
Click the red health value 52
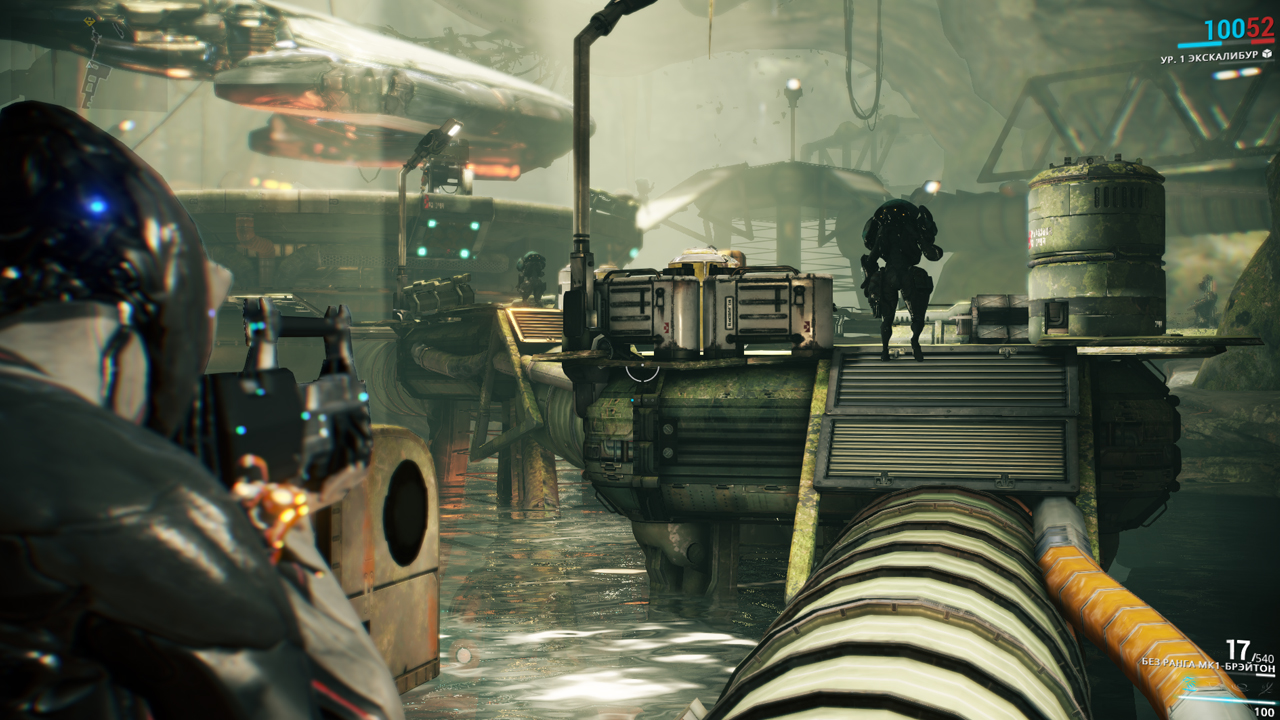tap(1261, 29)
